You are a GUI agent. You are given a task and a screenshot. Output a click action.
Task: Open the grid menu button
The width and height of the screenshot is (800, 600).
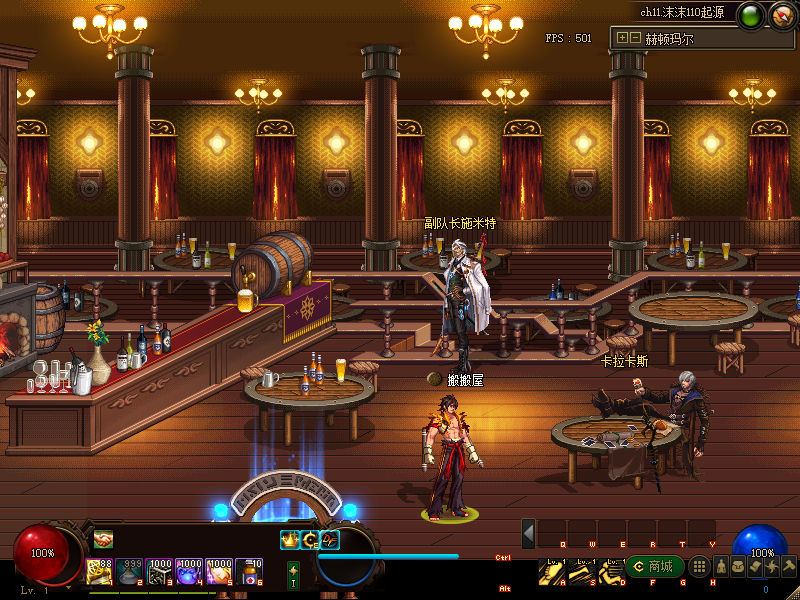tap(701, 567)
